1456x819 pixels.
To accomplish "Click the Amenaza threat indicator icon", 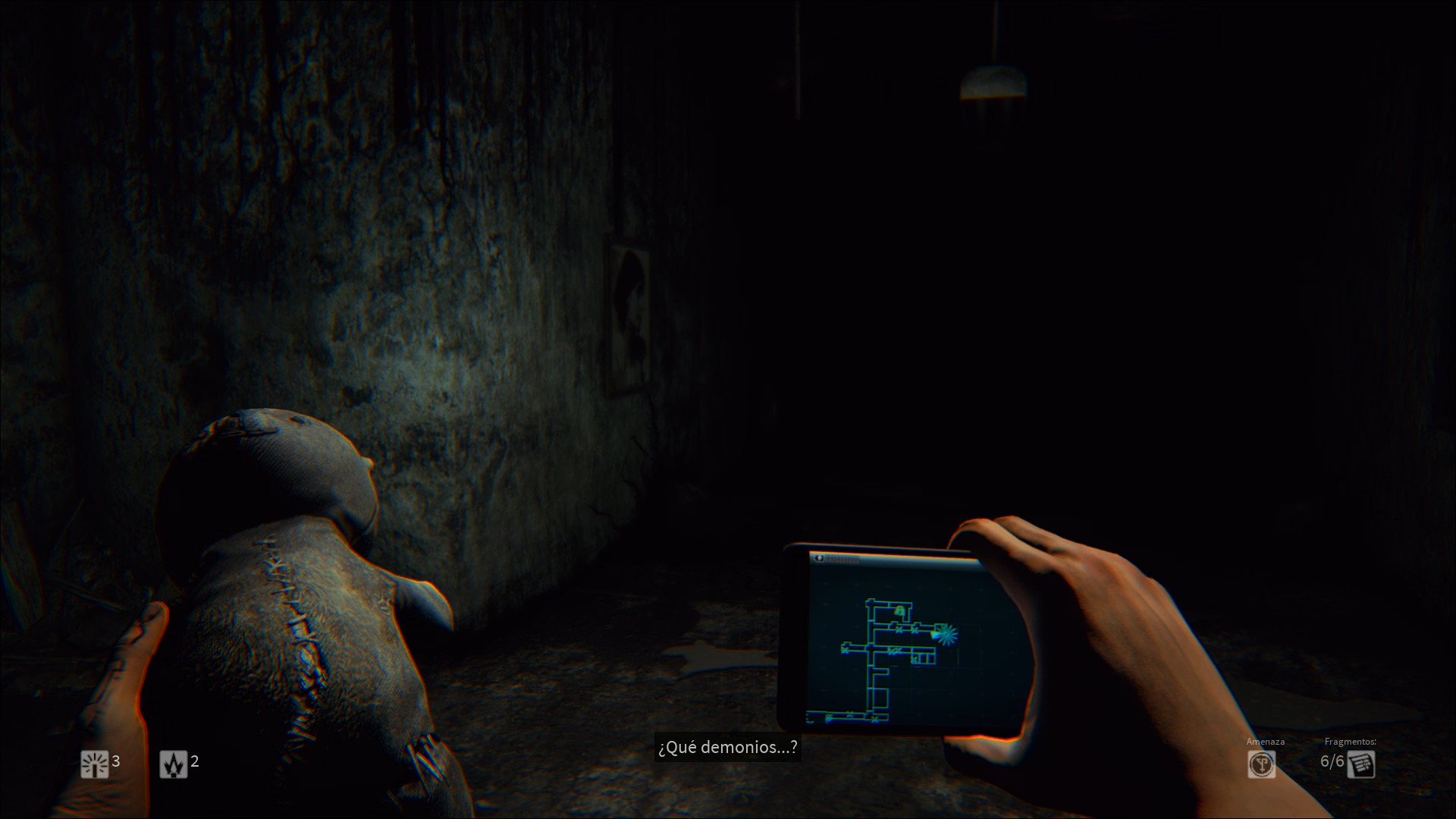I will click(1262, 764).
